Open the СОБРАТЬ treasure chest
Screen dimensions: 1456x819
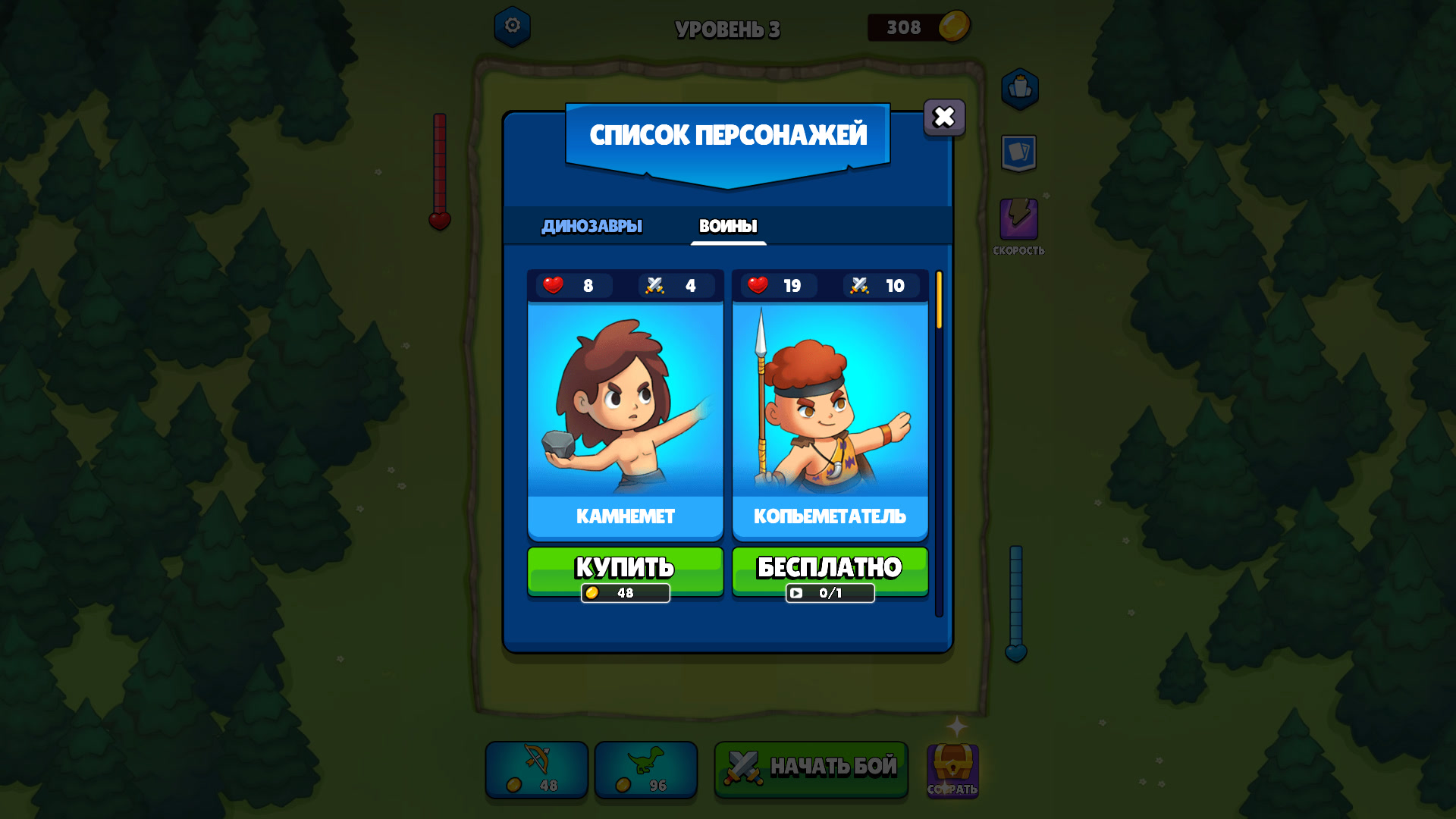tap(952, 770)
